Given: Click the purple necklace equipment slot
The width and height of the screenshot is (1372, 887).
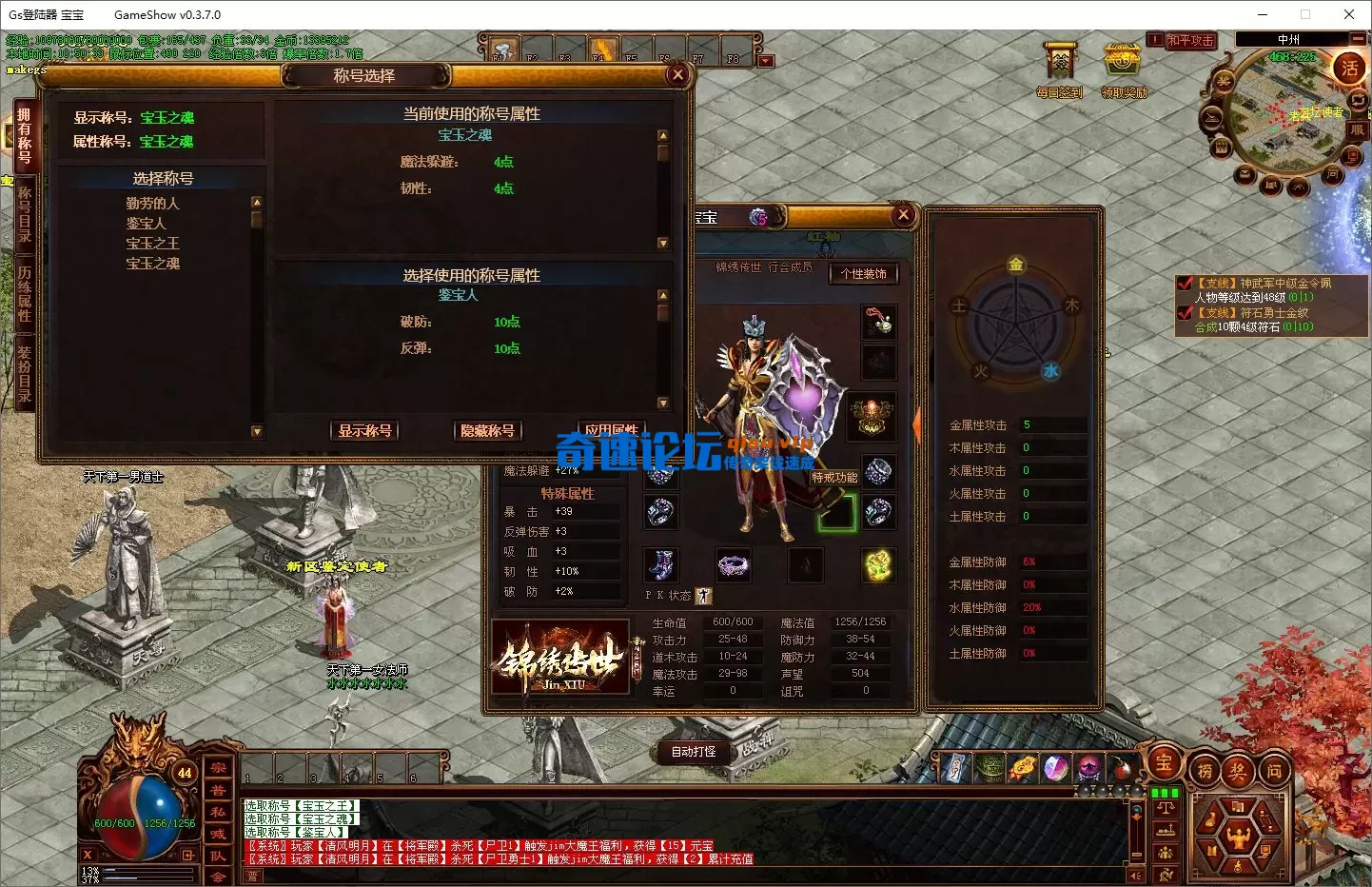Looking at the screenshot, I should (x=733, y=565).
